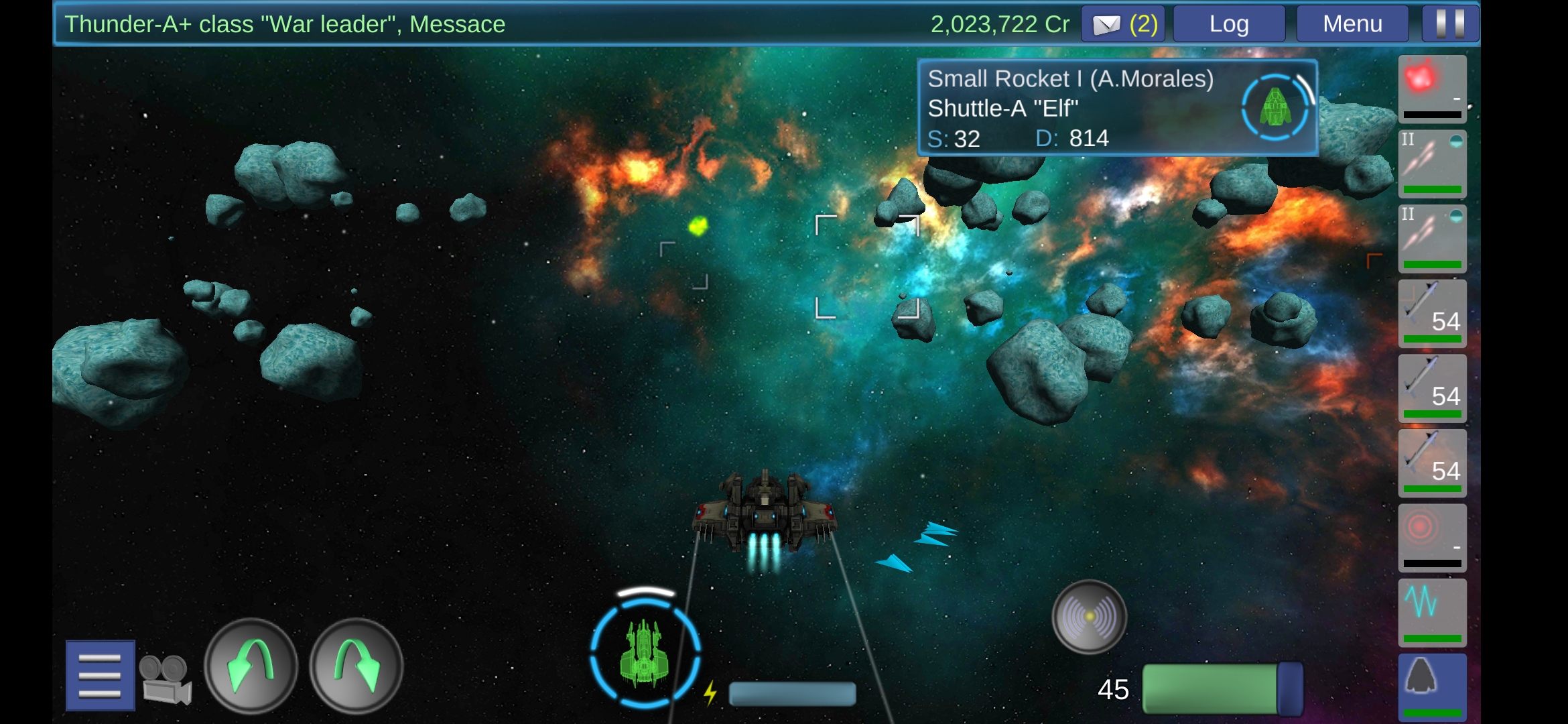The width and height of the screenshot is (1568, 724).
Task: Open the hamburger list menu
Action: coord(100,675)
